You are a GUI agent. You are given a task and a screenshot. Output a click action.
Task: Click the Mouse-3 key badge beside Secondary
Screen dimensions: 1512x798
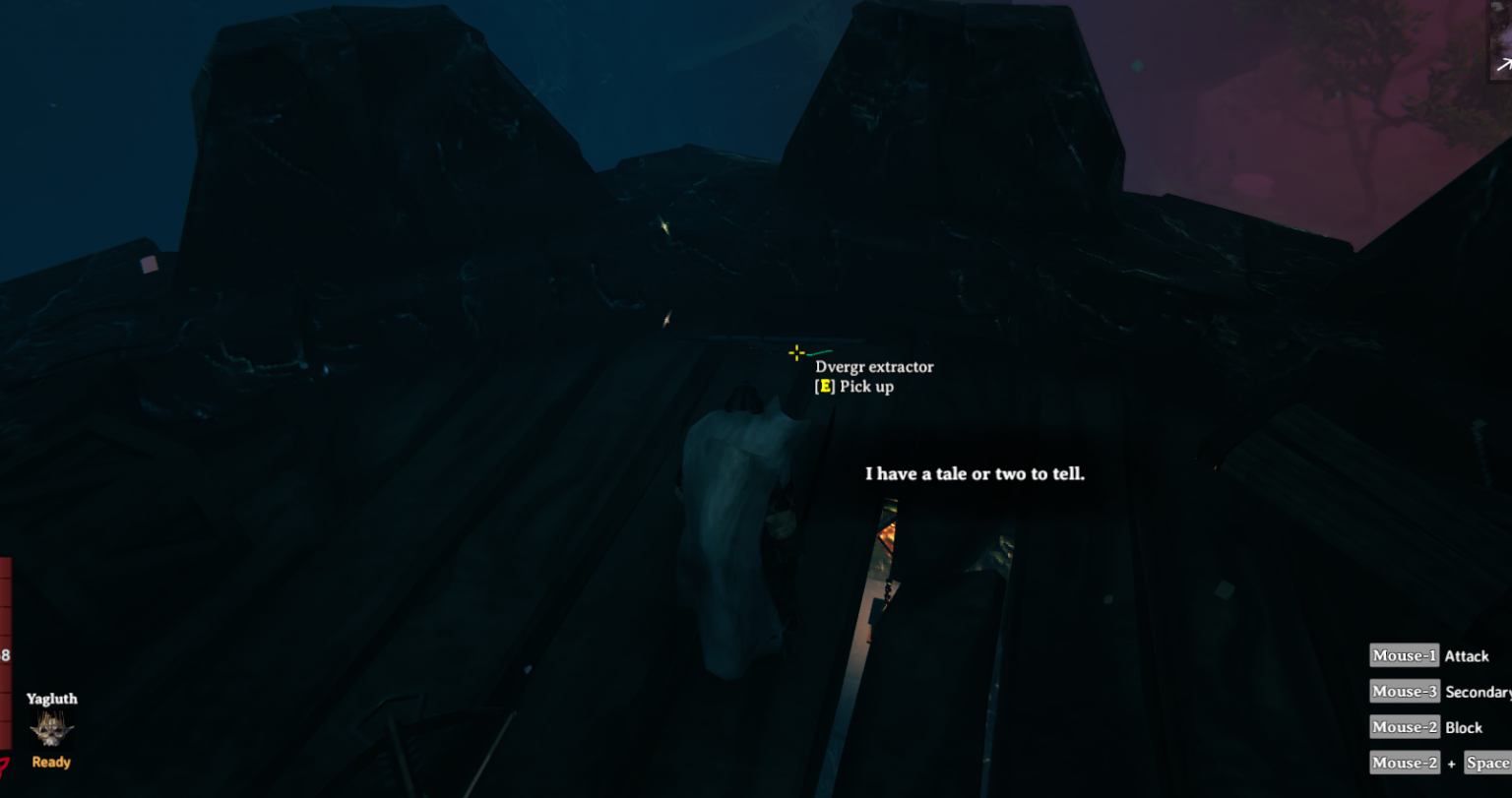(1403, 691)
